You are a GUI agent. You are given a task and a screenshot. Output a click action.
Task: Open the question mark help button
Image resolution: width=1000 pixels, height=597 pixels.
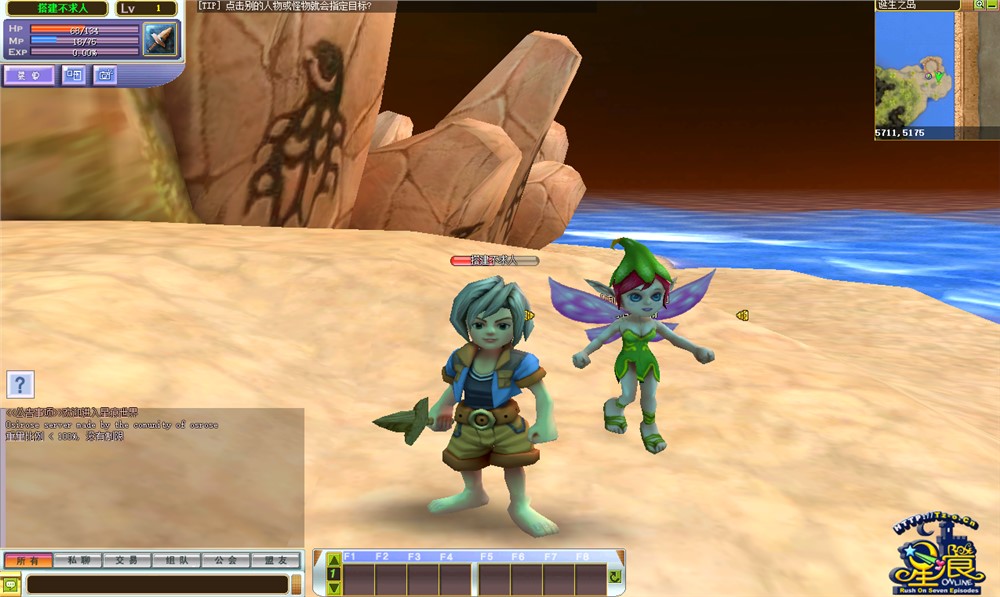20,383
